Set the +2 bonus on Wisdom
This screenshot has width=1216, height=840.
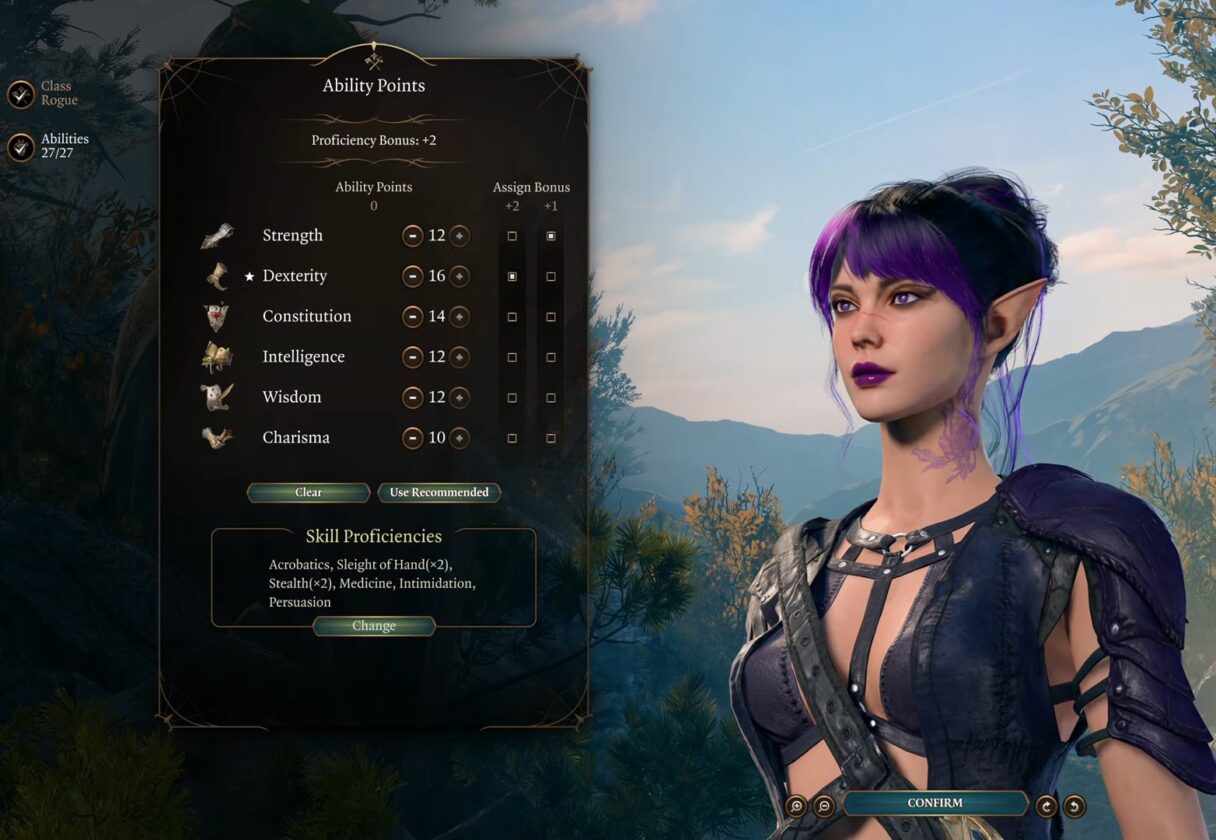512,397
